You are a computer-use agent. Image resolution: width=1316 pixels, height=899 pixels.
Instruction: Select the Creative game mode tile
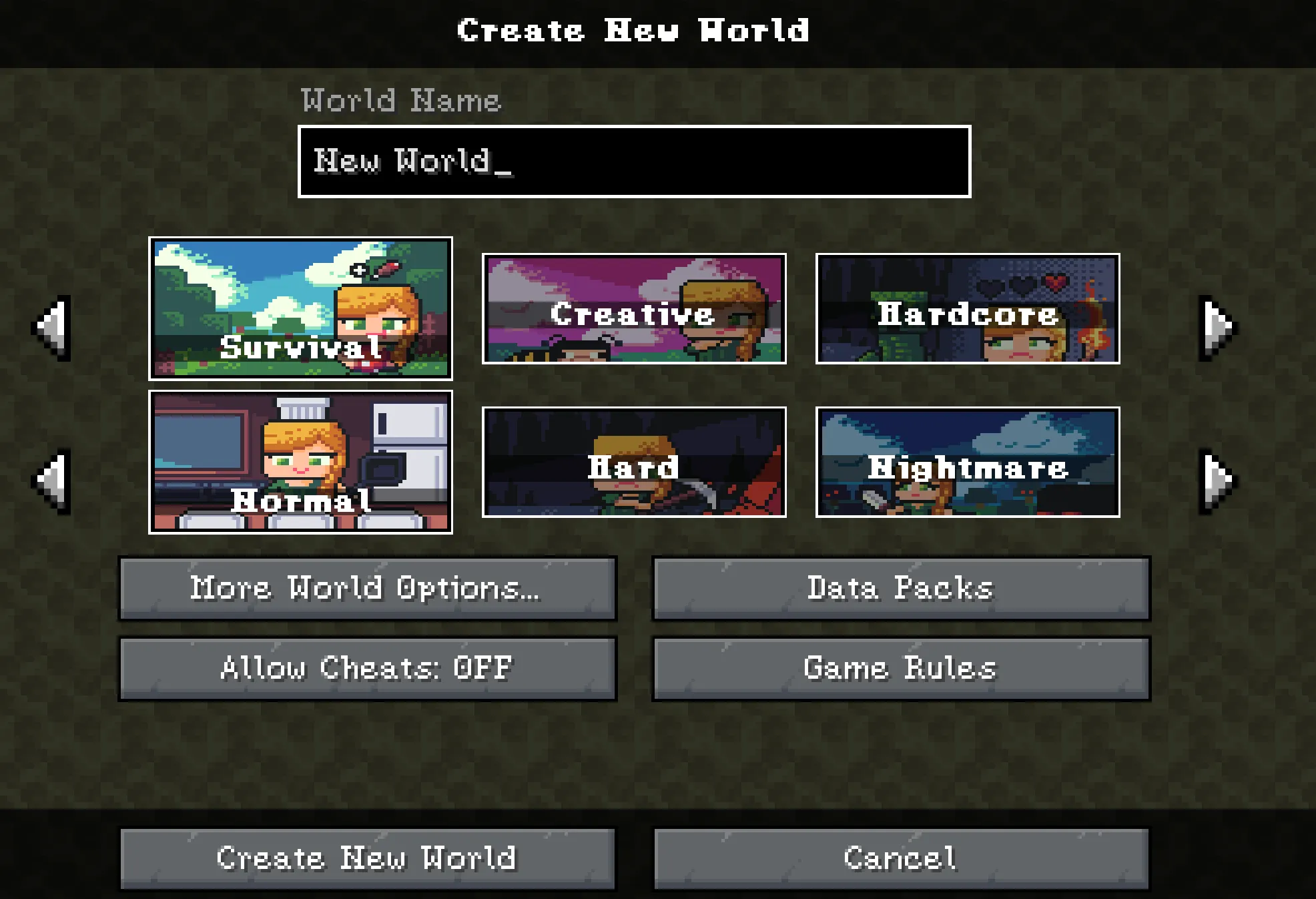[x=634, y=311]
